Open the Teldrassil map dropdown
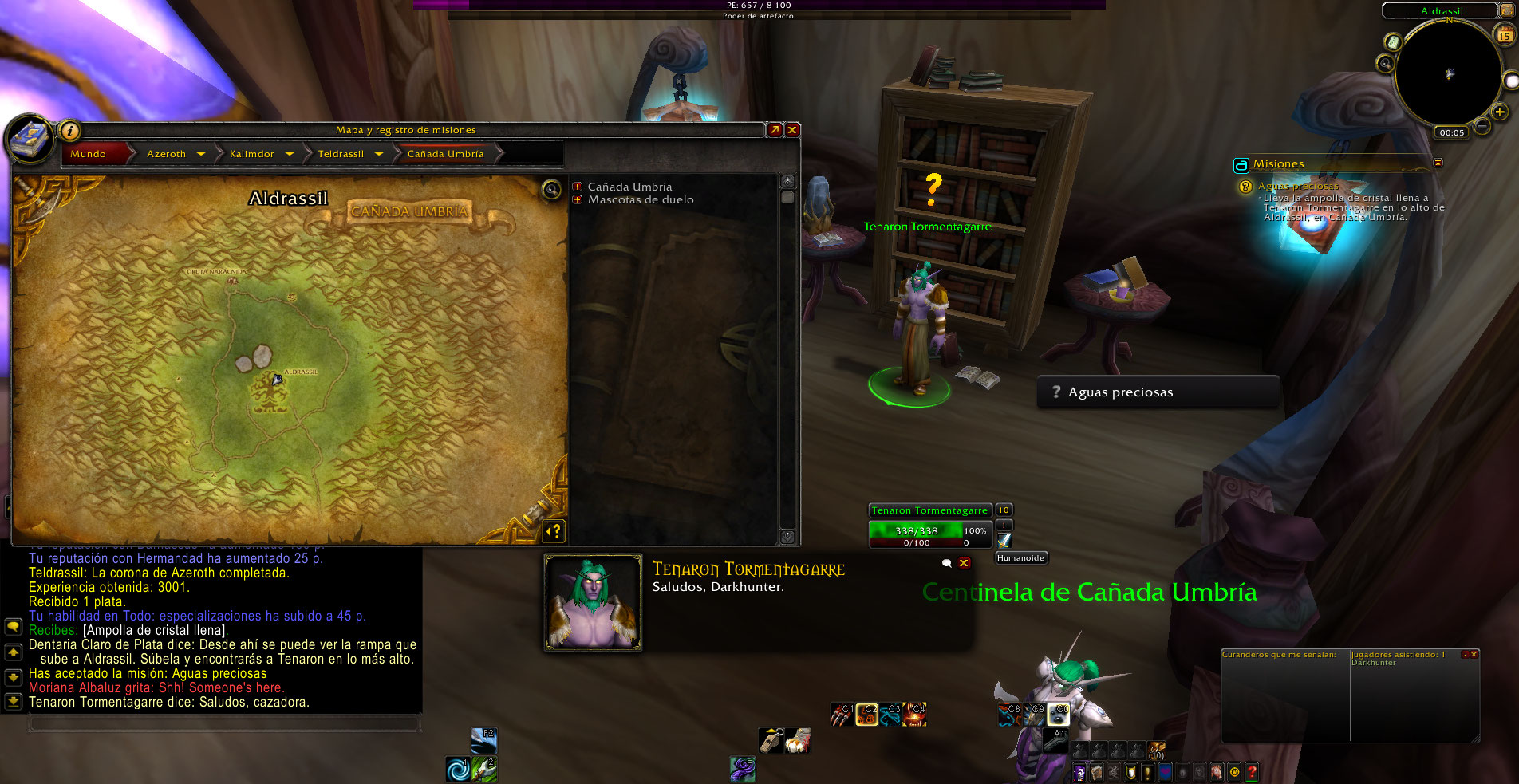Image resolution: width=1519 pixels, height=784 pixels. click(x=379, y=154)
